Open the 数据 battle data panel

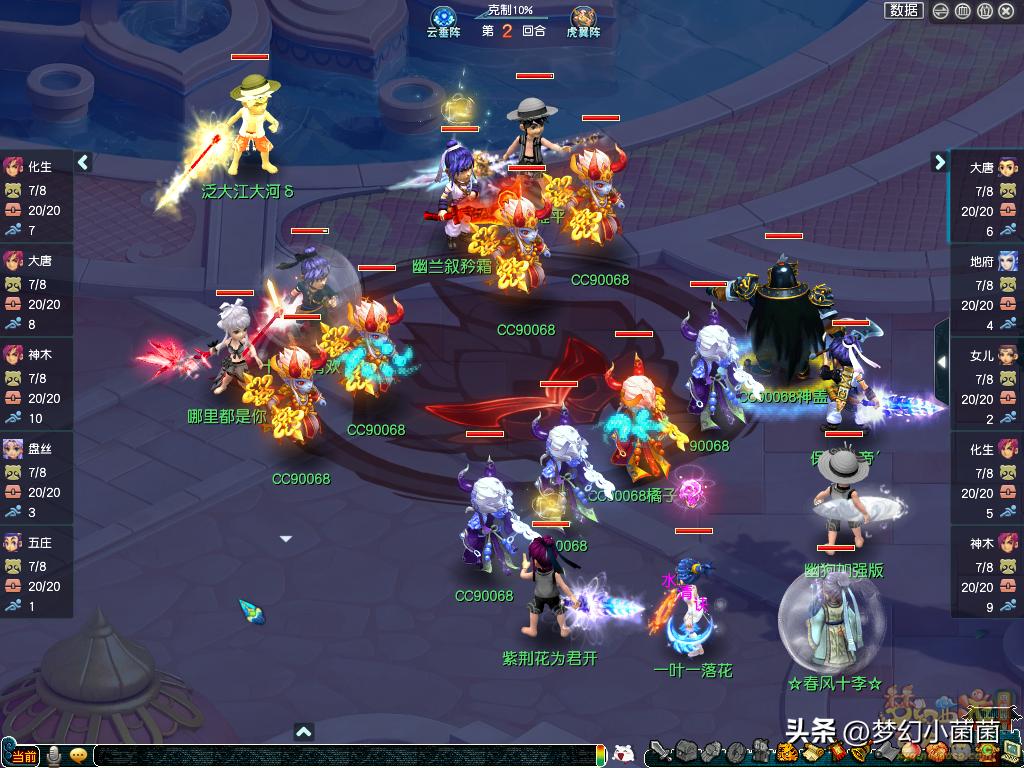904,10
